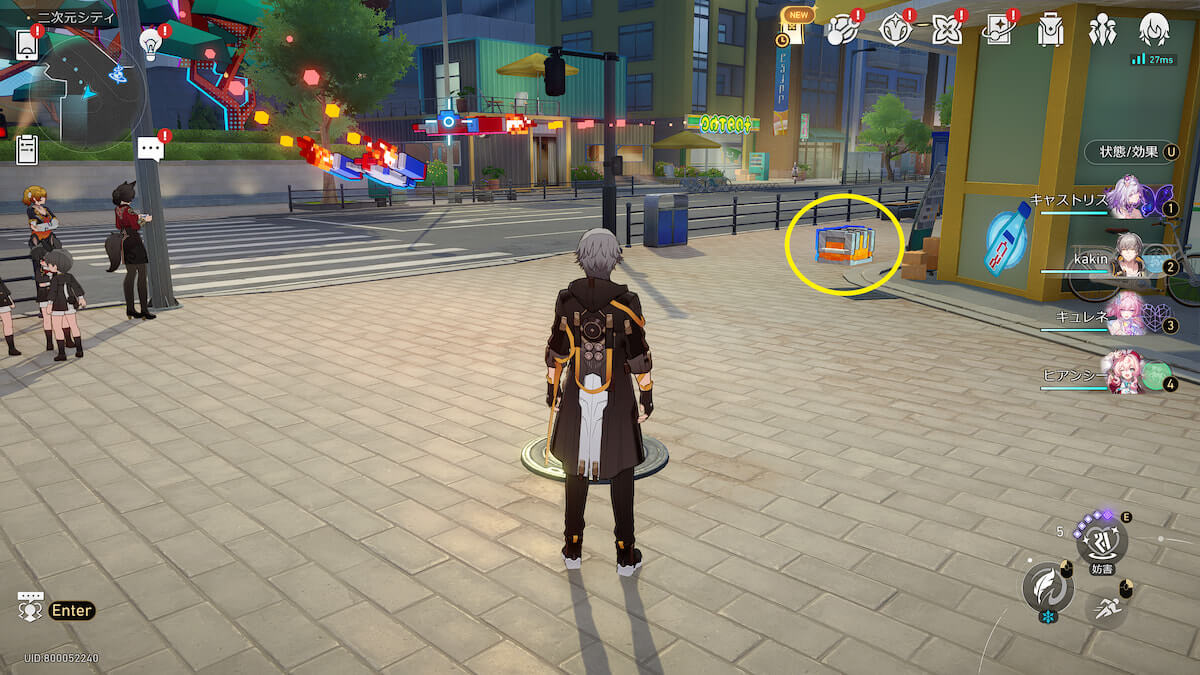Open the circular minimap

pos(87,92)
